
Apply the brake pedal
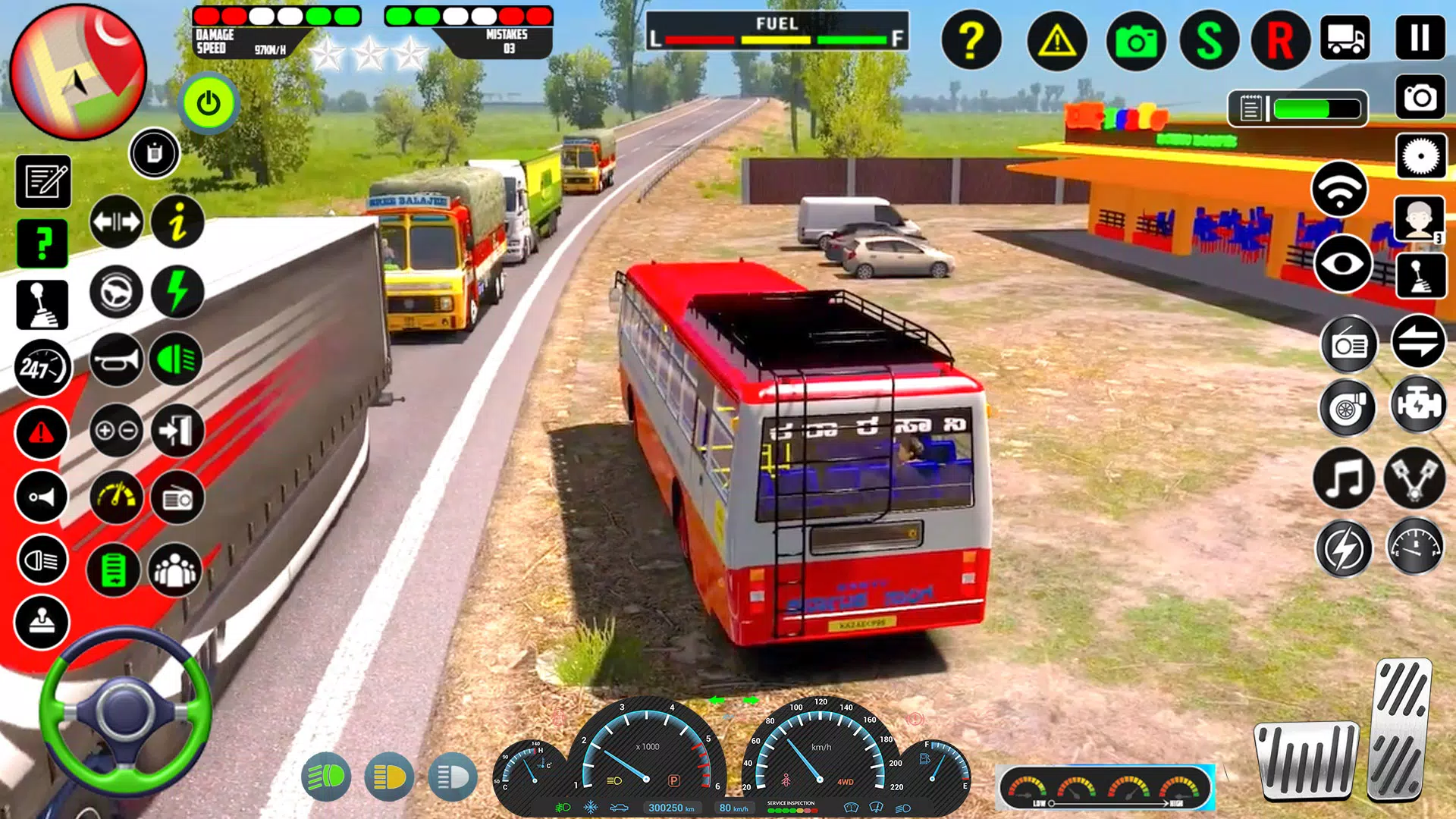(x=1306, y=760)
